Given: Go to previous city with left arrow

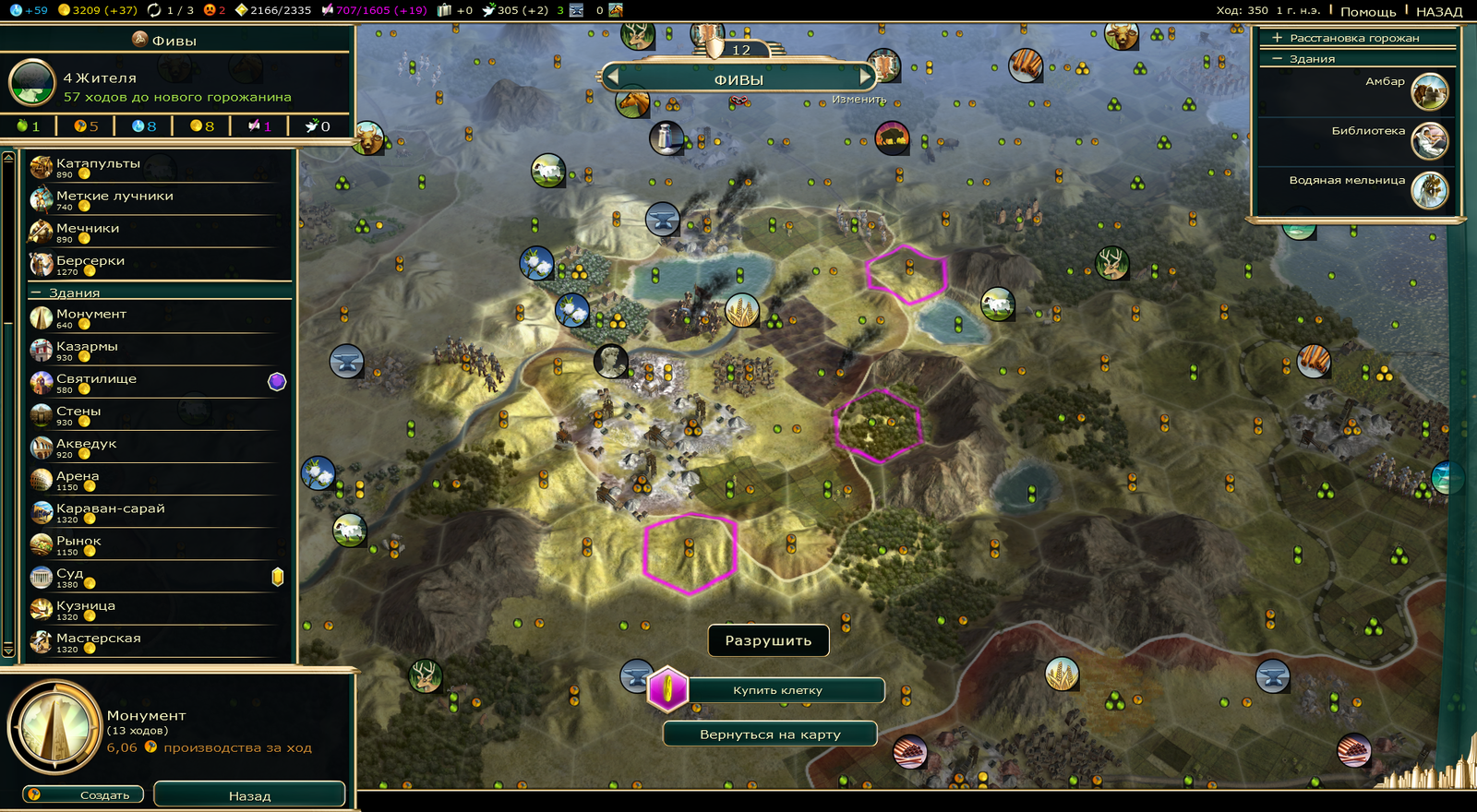Looking at the screenshot, I should coord(612,78).
